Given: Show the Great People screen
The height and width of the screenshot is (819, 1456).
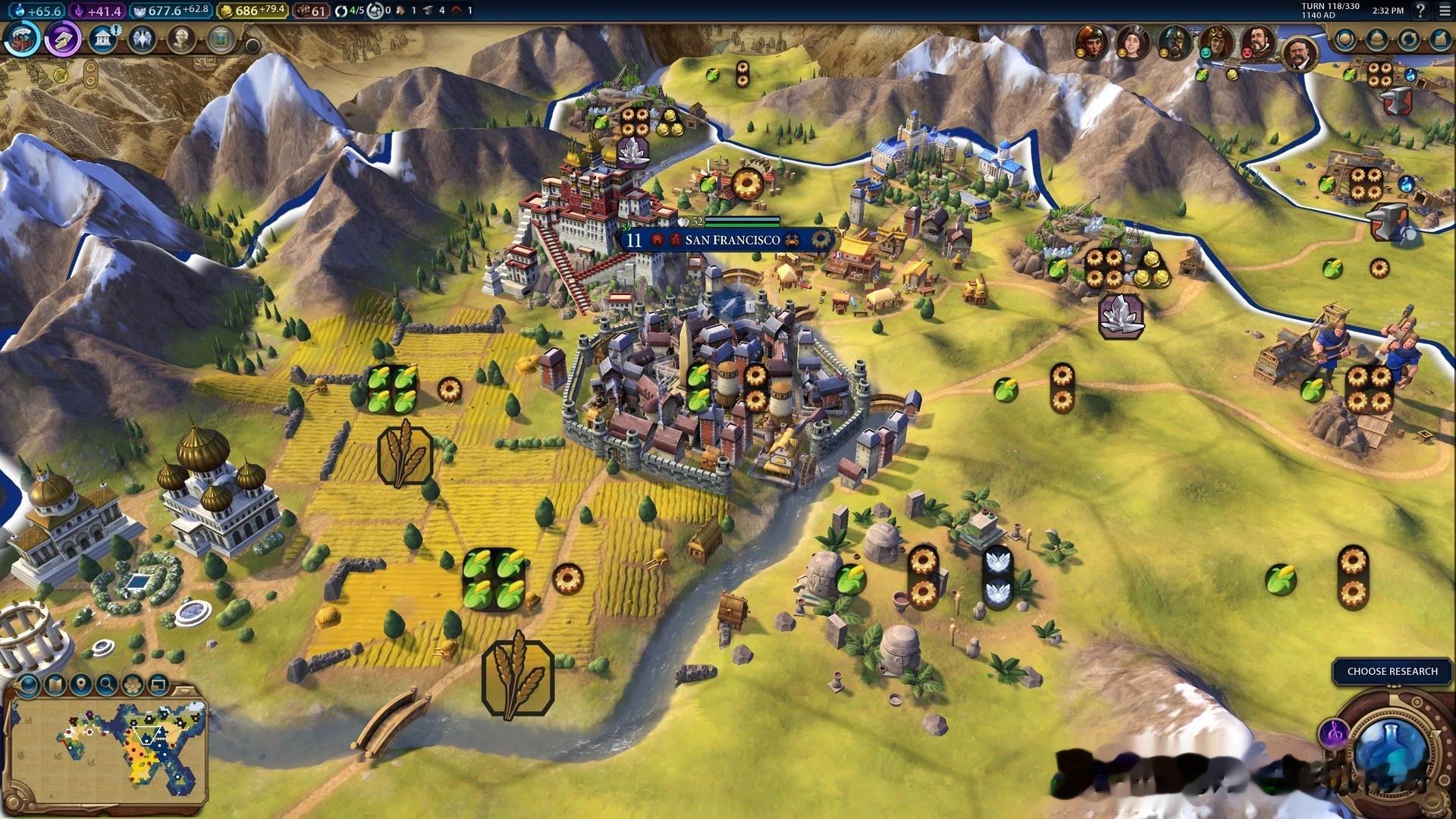Looking at the screenshot, I should 181,39.
